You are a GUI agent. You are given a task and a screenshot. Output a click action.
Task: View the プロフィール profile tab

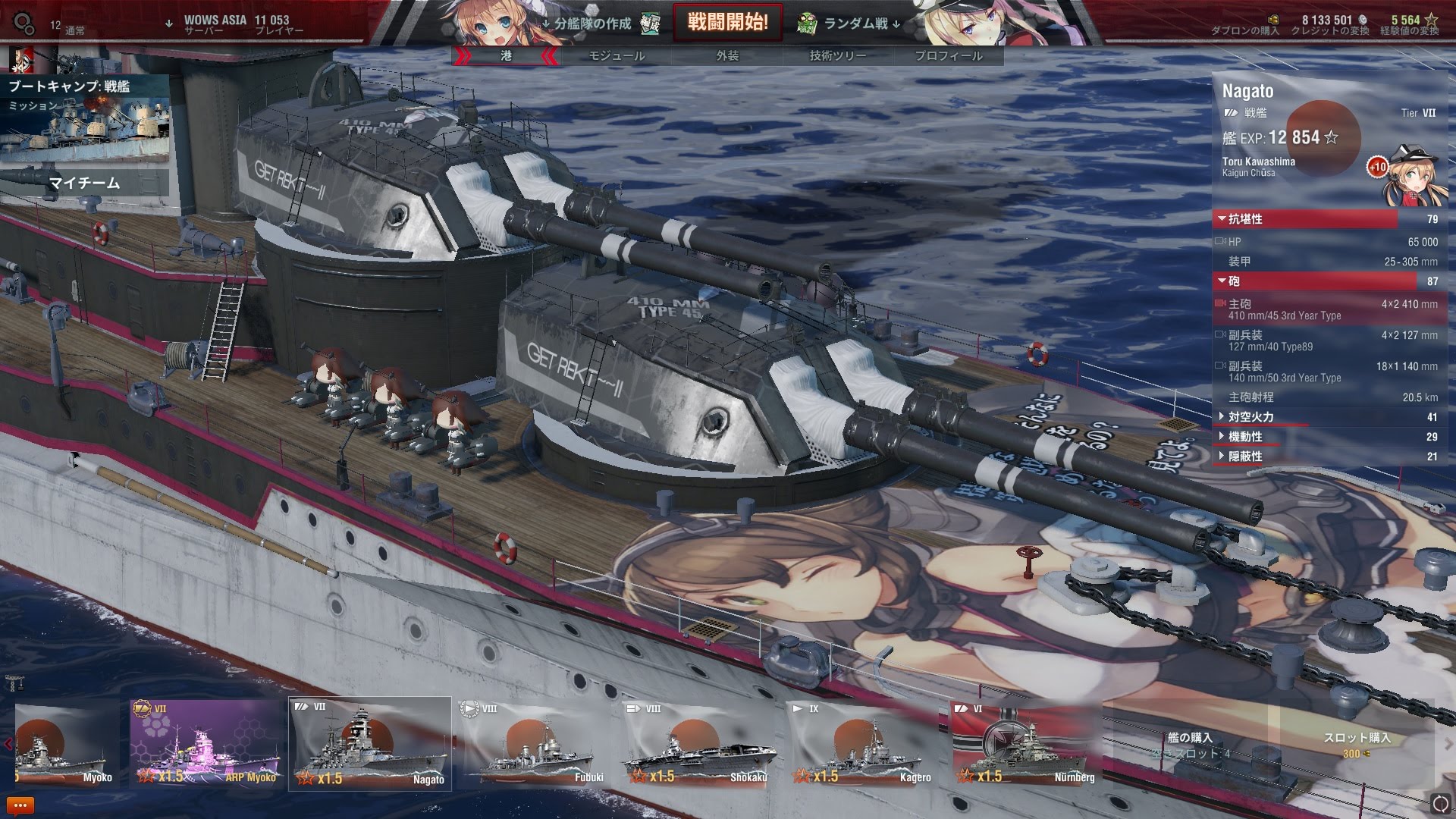click(948, 55)
